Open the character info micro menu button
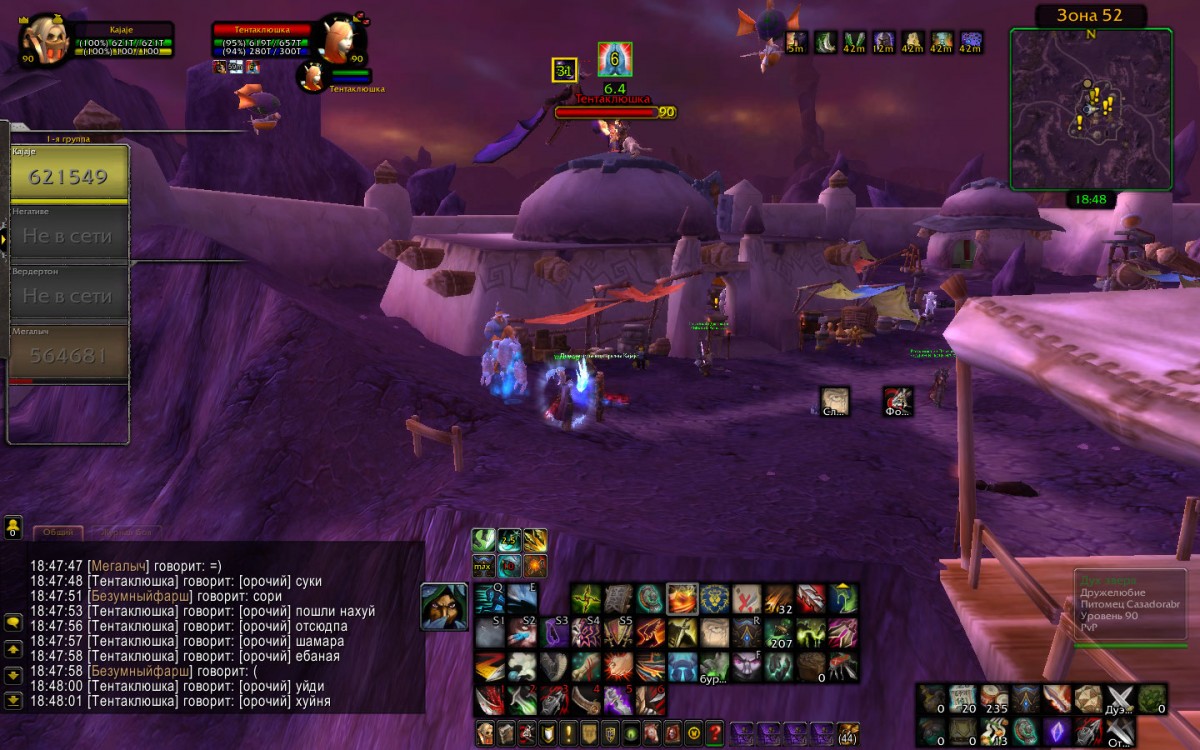This screenshot has width=1200, height=750. pyautogui.click(x=485, y=732)
